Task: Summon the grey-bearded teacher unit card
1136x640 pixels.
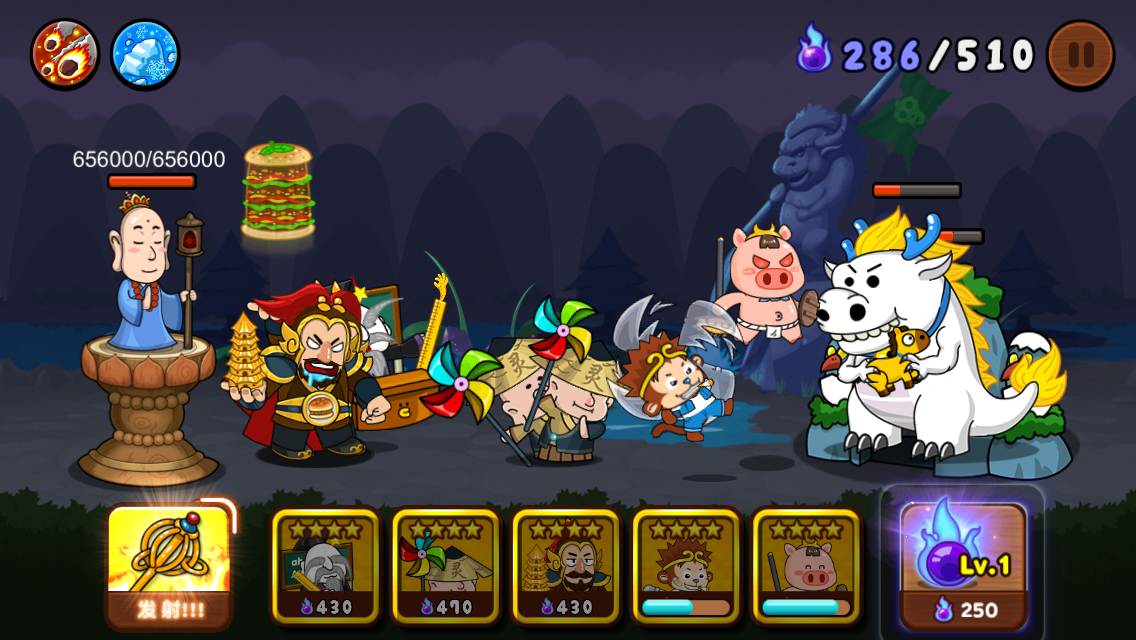Action: point(326,566)
